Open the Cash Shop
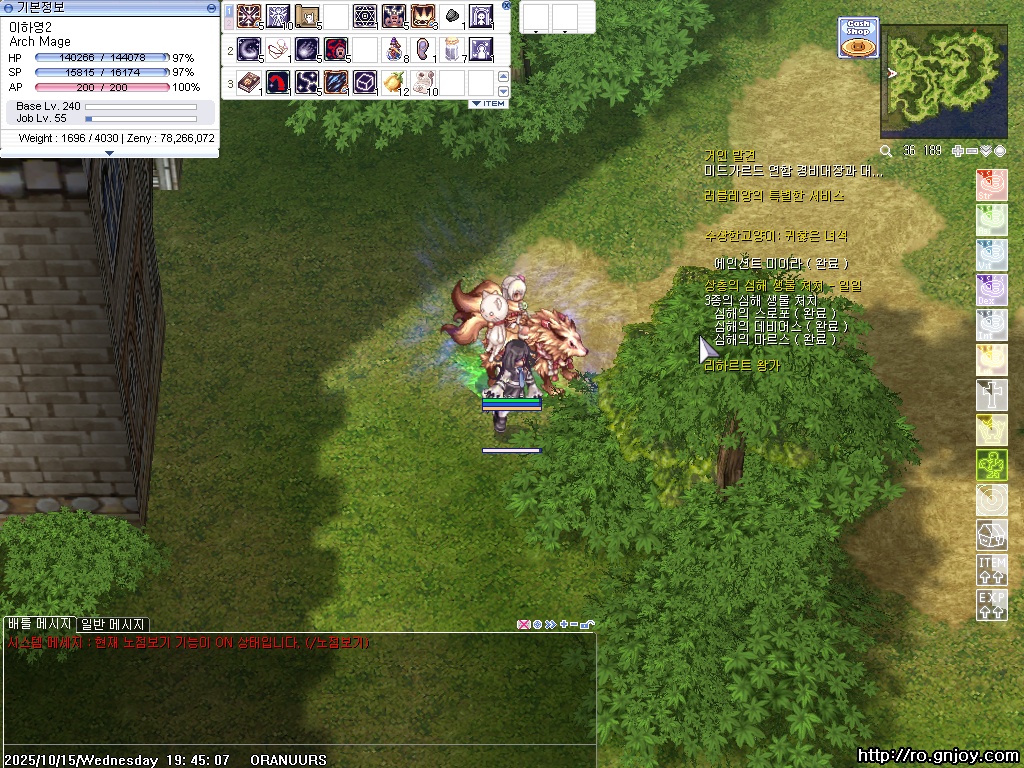1024x768 pixels. 857,37
